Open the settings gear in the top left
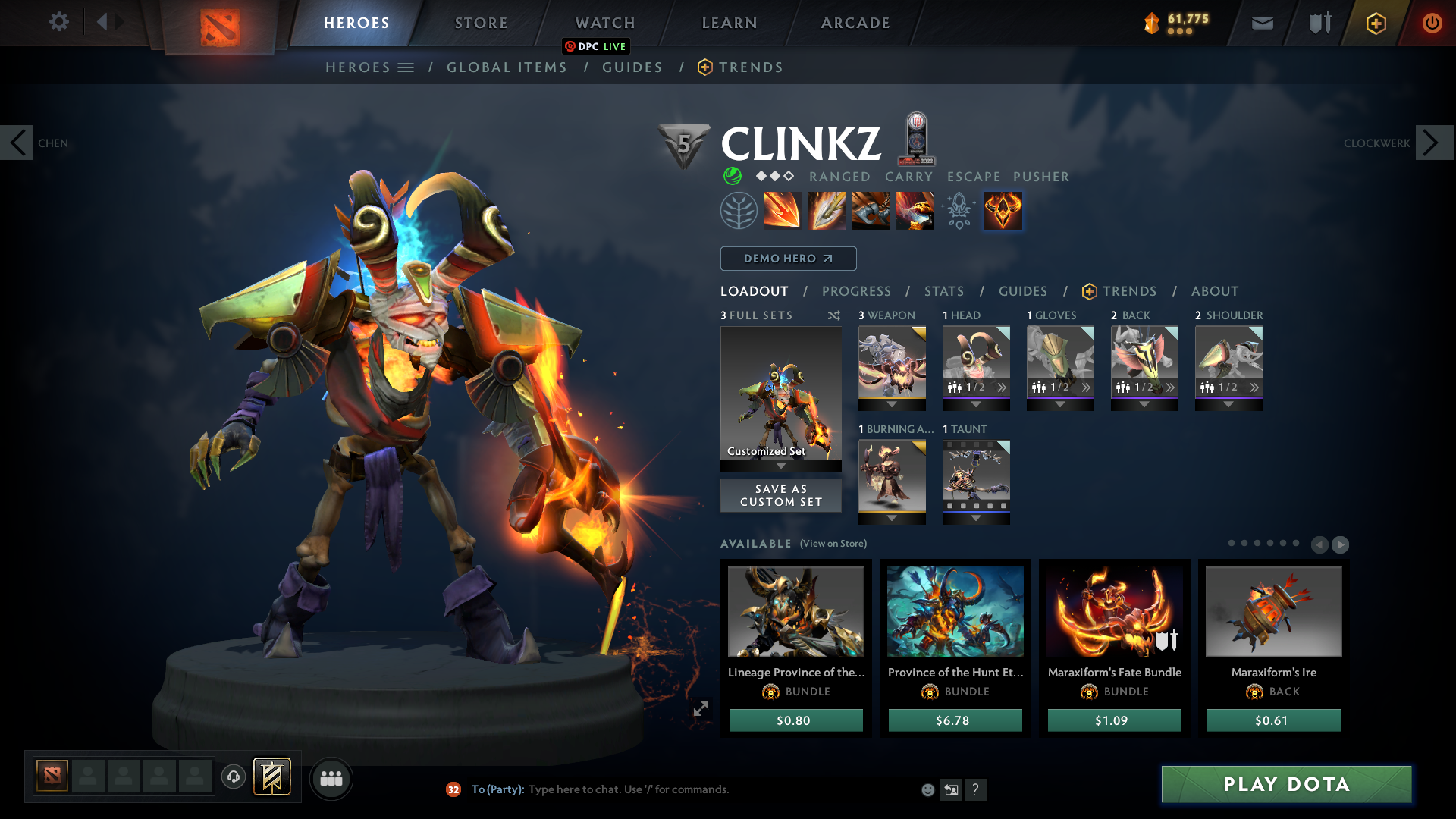The height and width of the screenshot is (819, 1456). (x=59, y=22)
